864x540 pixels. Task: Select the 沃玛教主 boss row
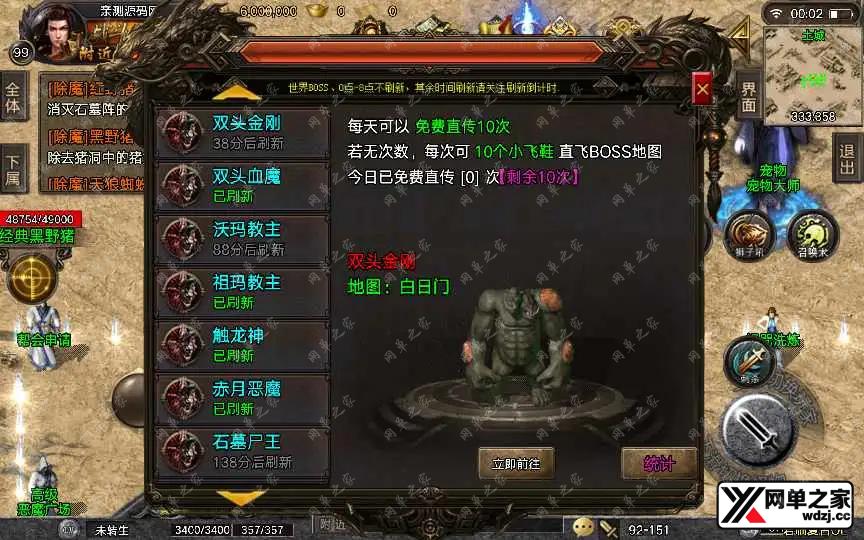pos(242,238)
